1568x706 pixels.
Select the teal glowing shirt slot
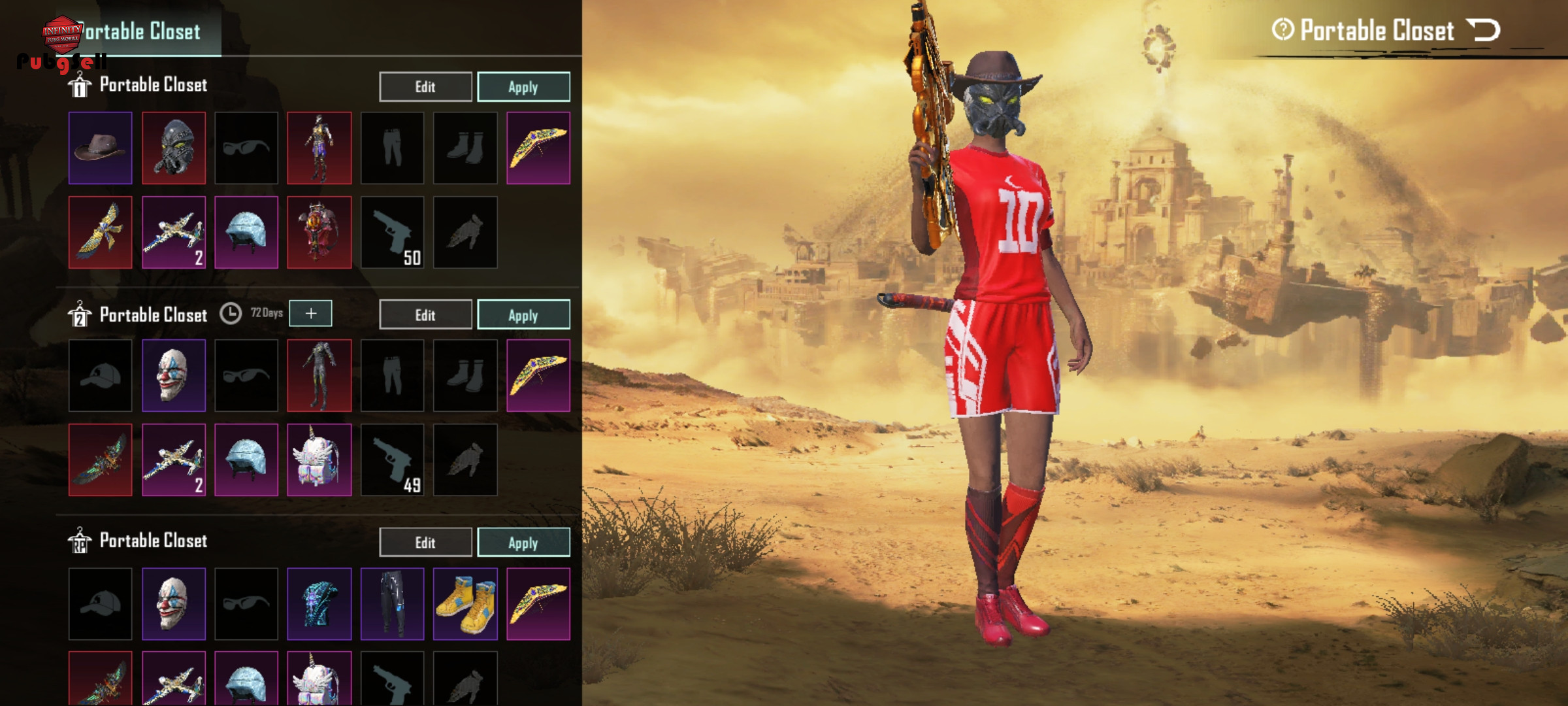point(319,604)
